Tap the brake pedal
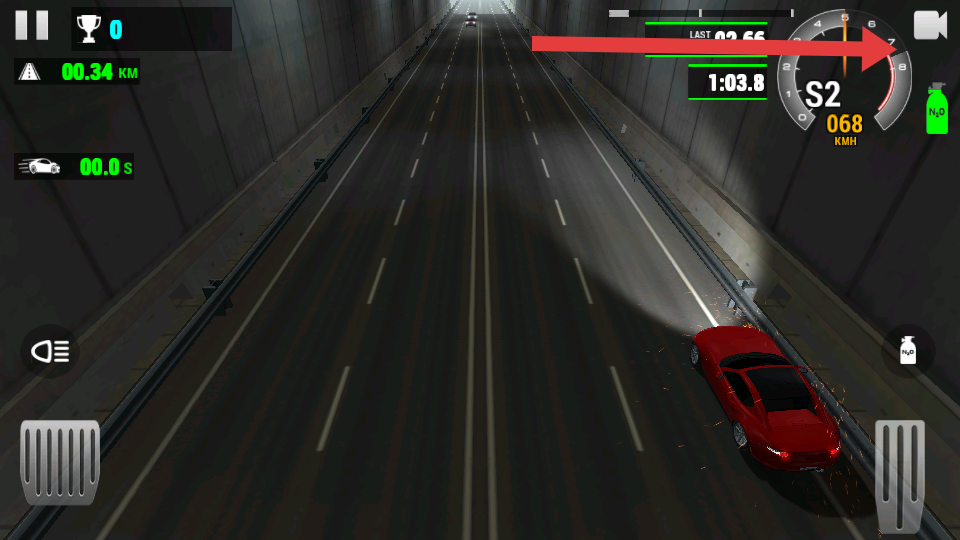 (60, 460)
